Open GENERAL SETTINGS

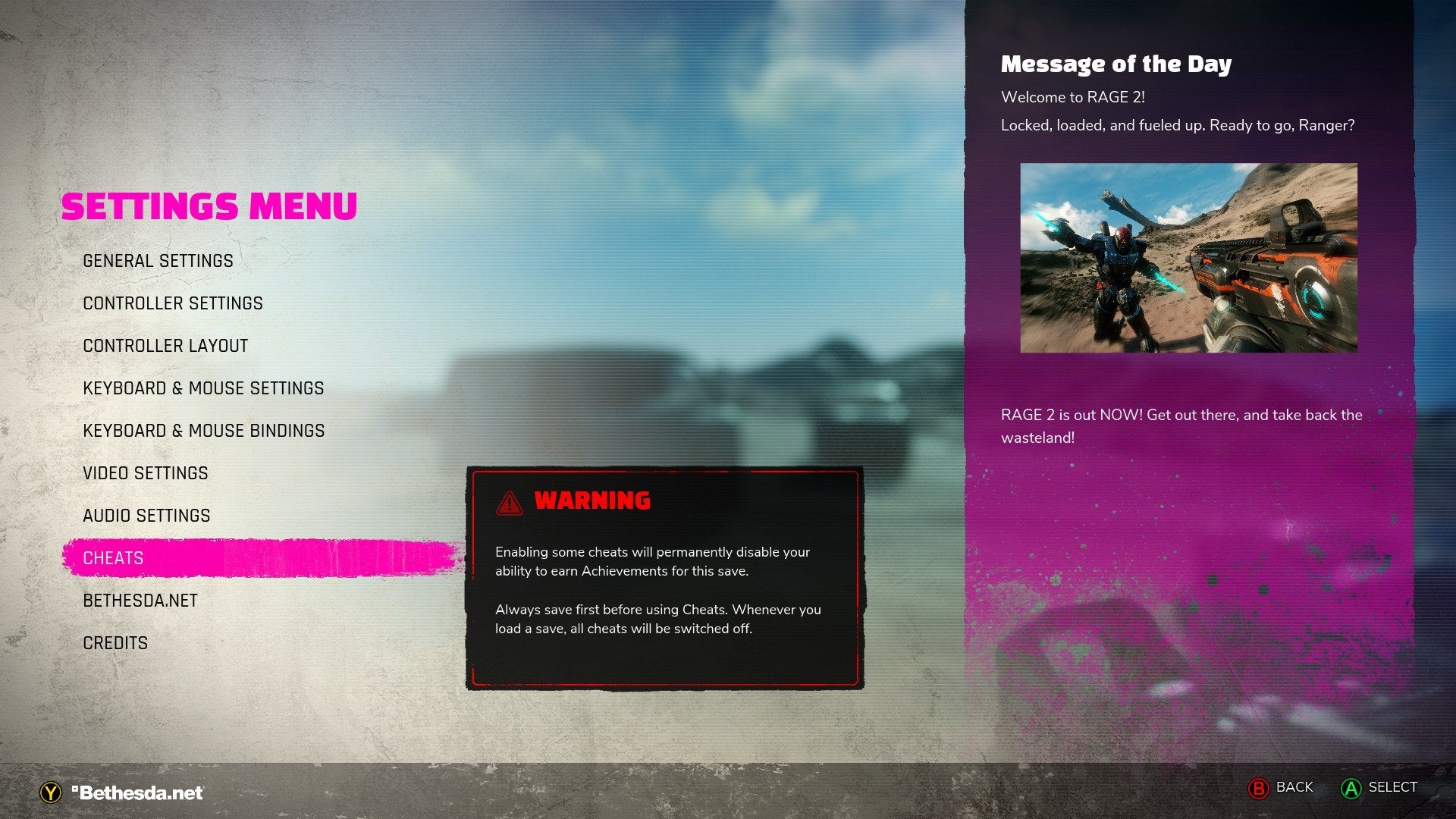click(x=158, y=260)
